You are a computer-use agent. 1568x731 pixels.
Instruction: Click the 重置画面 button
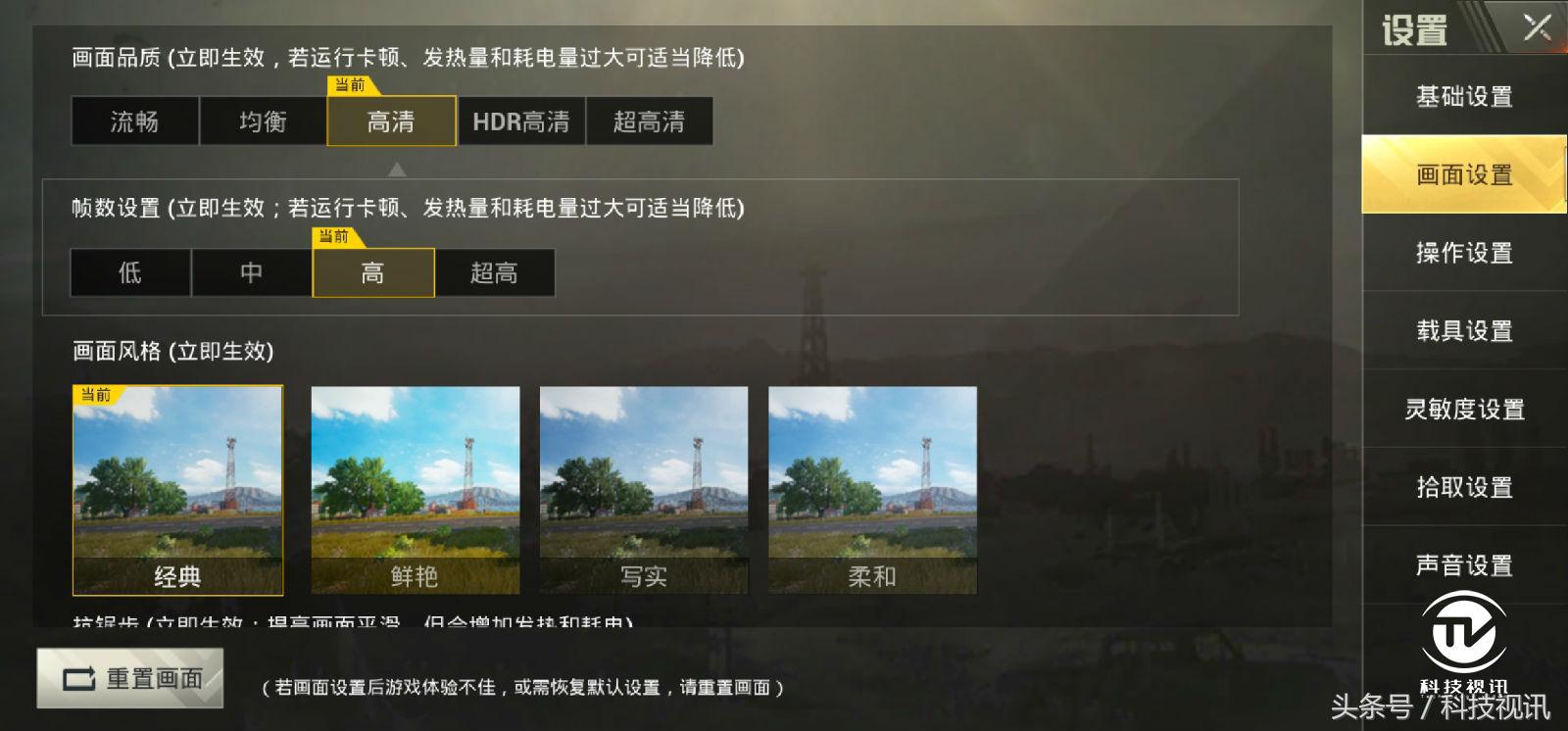pyautogui.click(x=132, y=677)
